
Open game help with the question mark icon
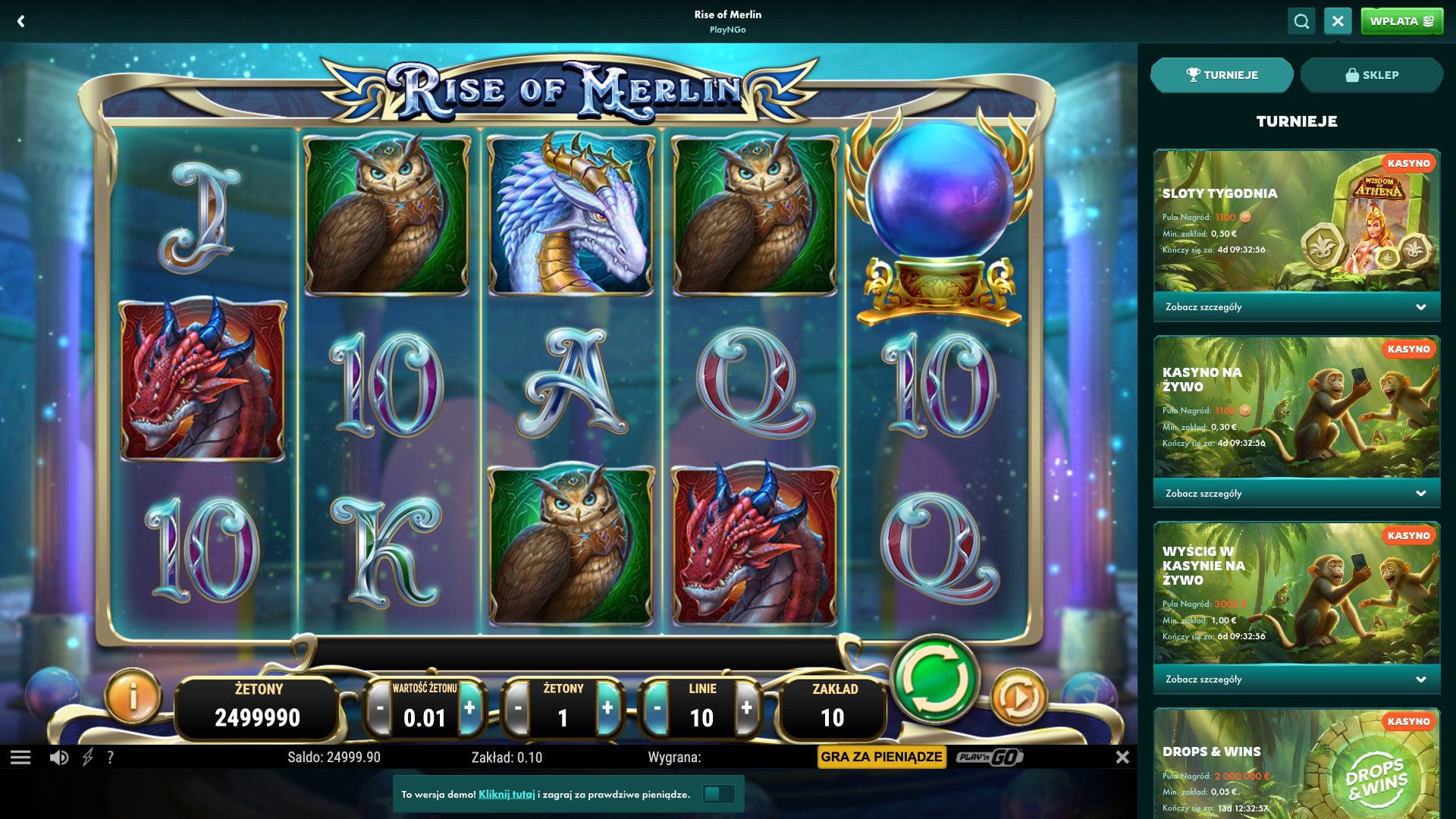[111, 757]
